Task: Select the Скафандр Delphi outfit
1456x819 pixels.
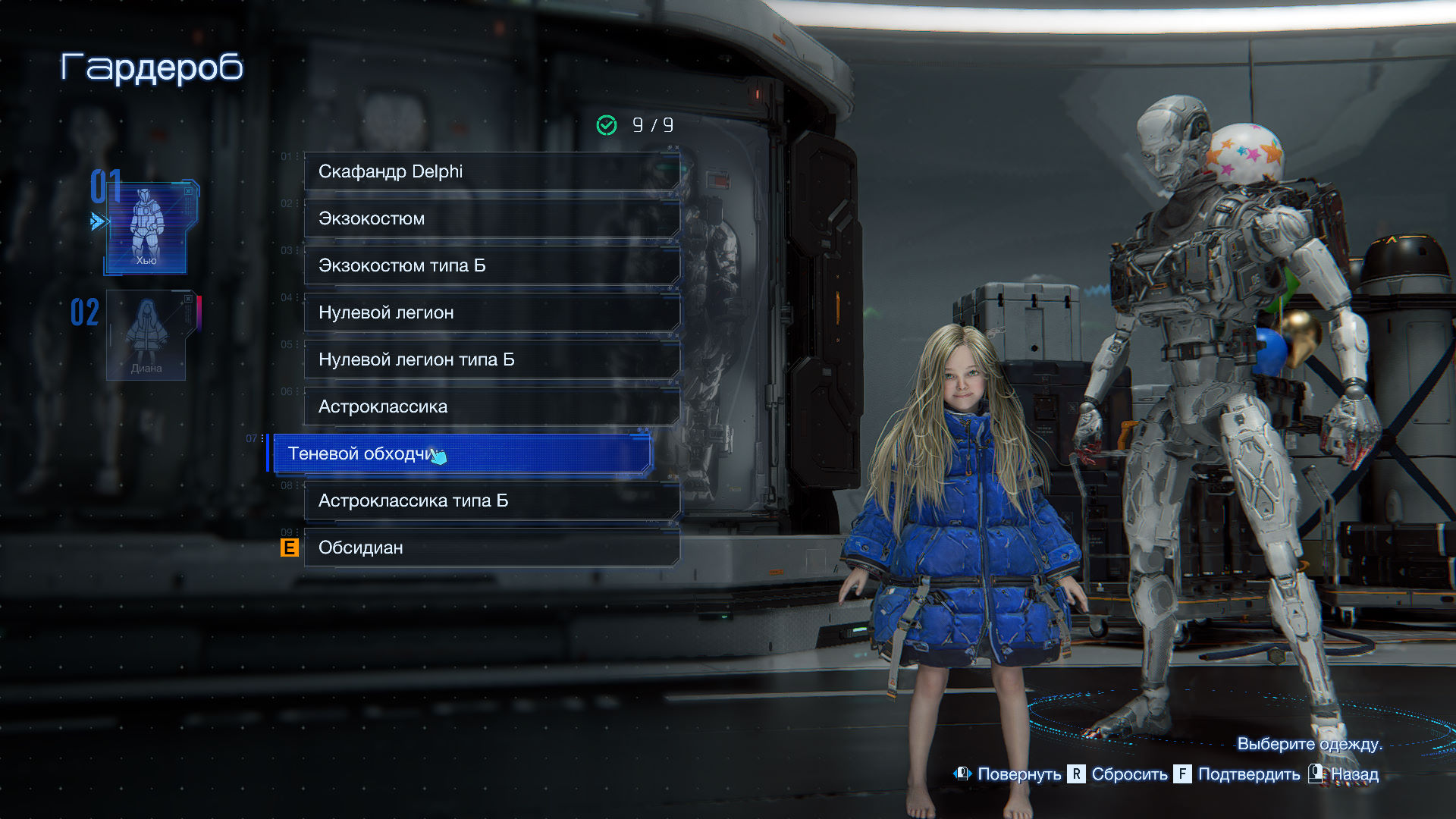Action: tap(491, 171)
